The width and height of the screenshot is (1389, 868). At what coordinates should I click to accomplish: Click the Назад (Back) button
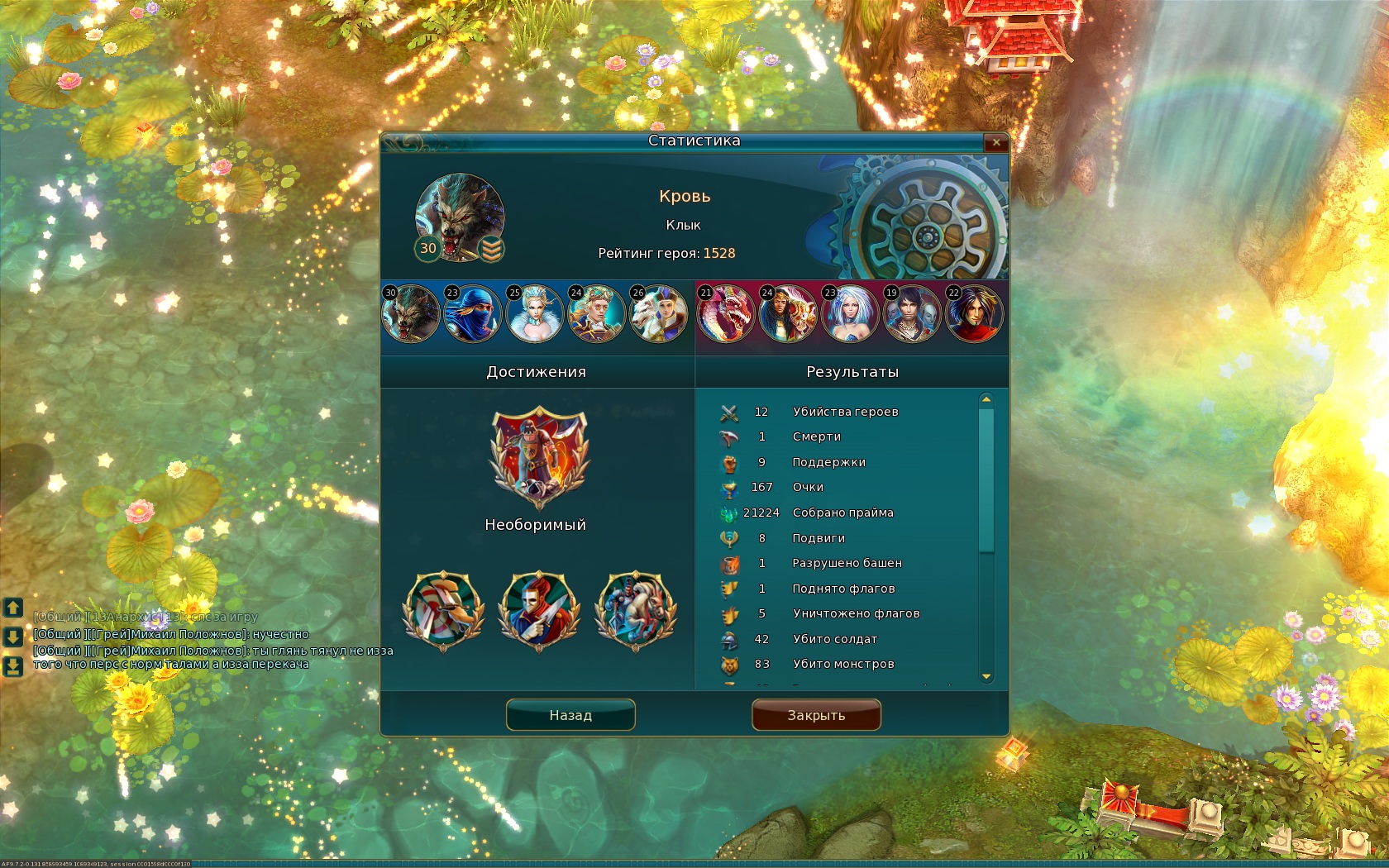click(570, 715)
